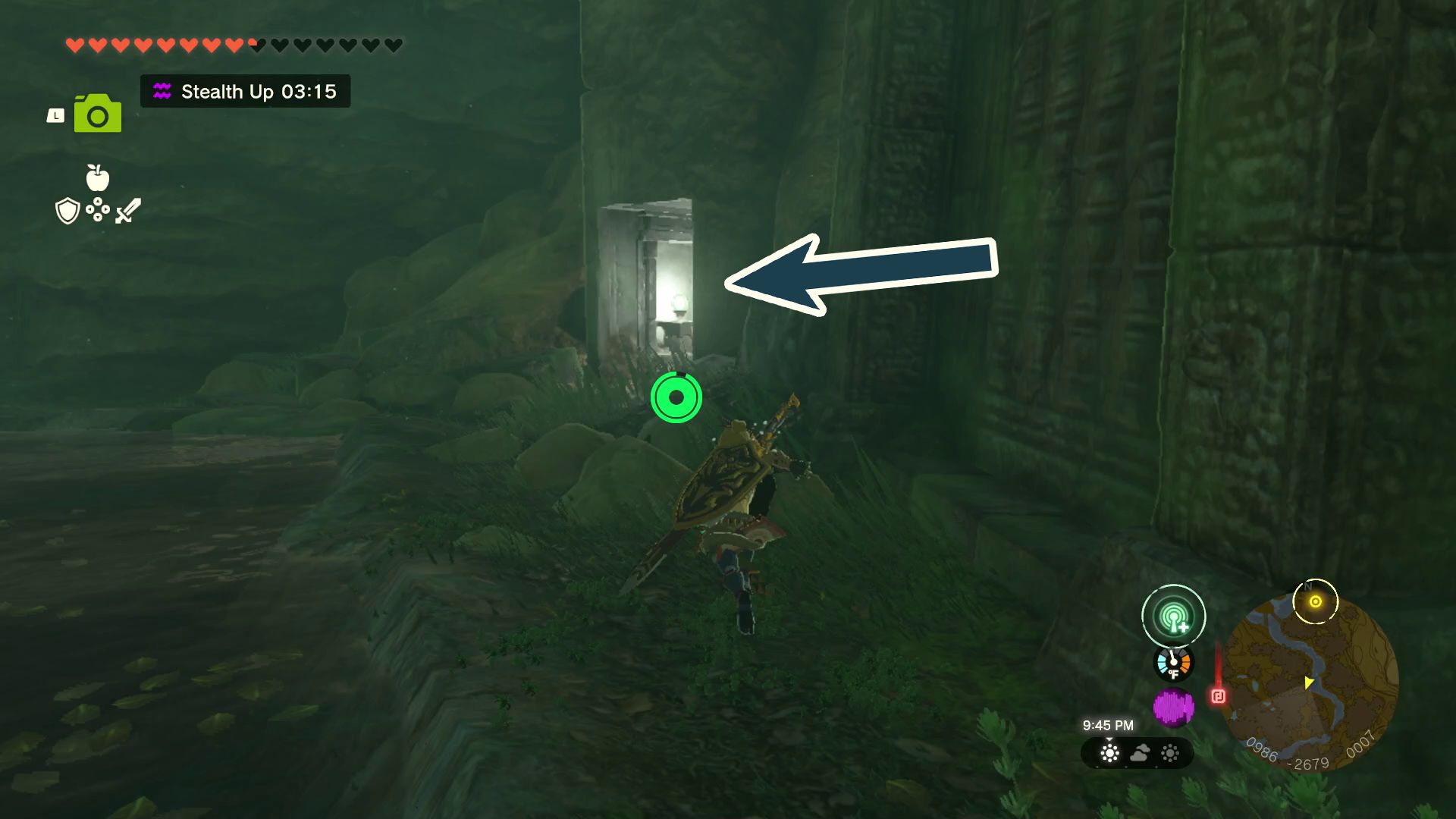Select the yellow player arrow on the minimap

(1308, 681)
